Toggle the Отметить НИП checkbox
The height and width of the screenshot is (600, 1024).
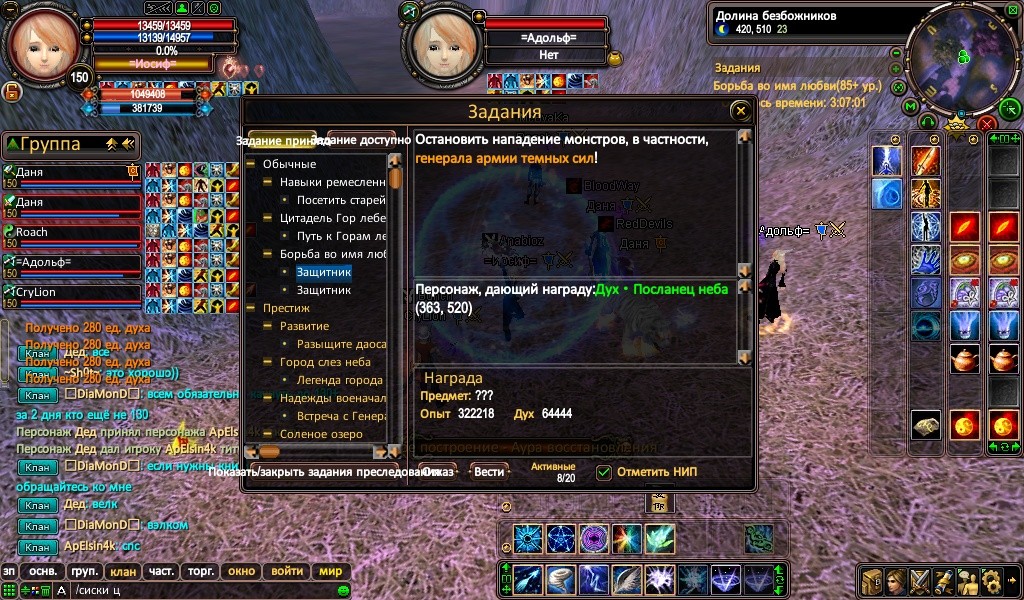tap(603, 472)
